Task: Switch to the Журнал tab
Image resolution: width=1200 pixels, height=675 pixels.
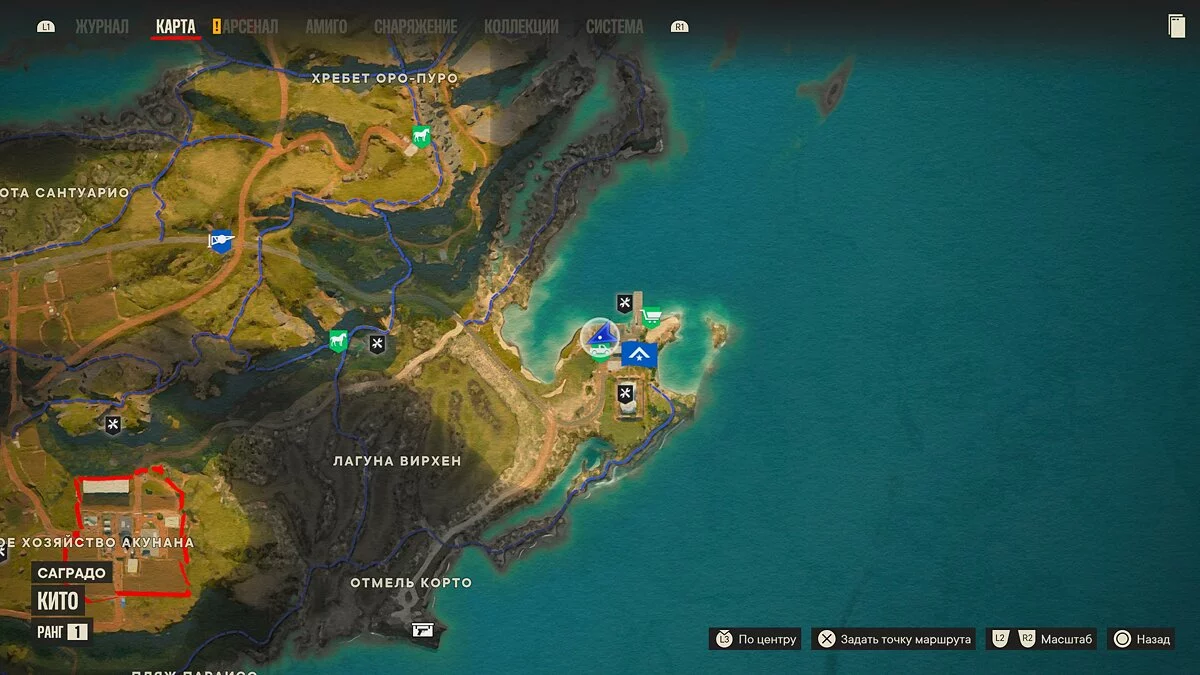Action: tap(102, 27)
